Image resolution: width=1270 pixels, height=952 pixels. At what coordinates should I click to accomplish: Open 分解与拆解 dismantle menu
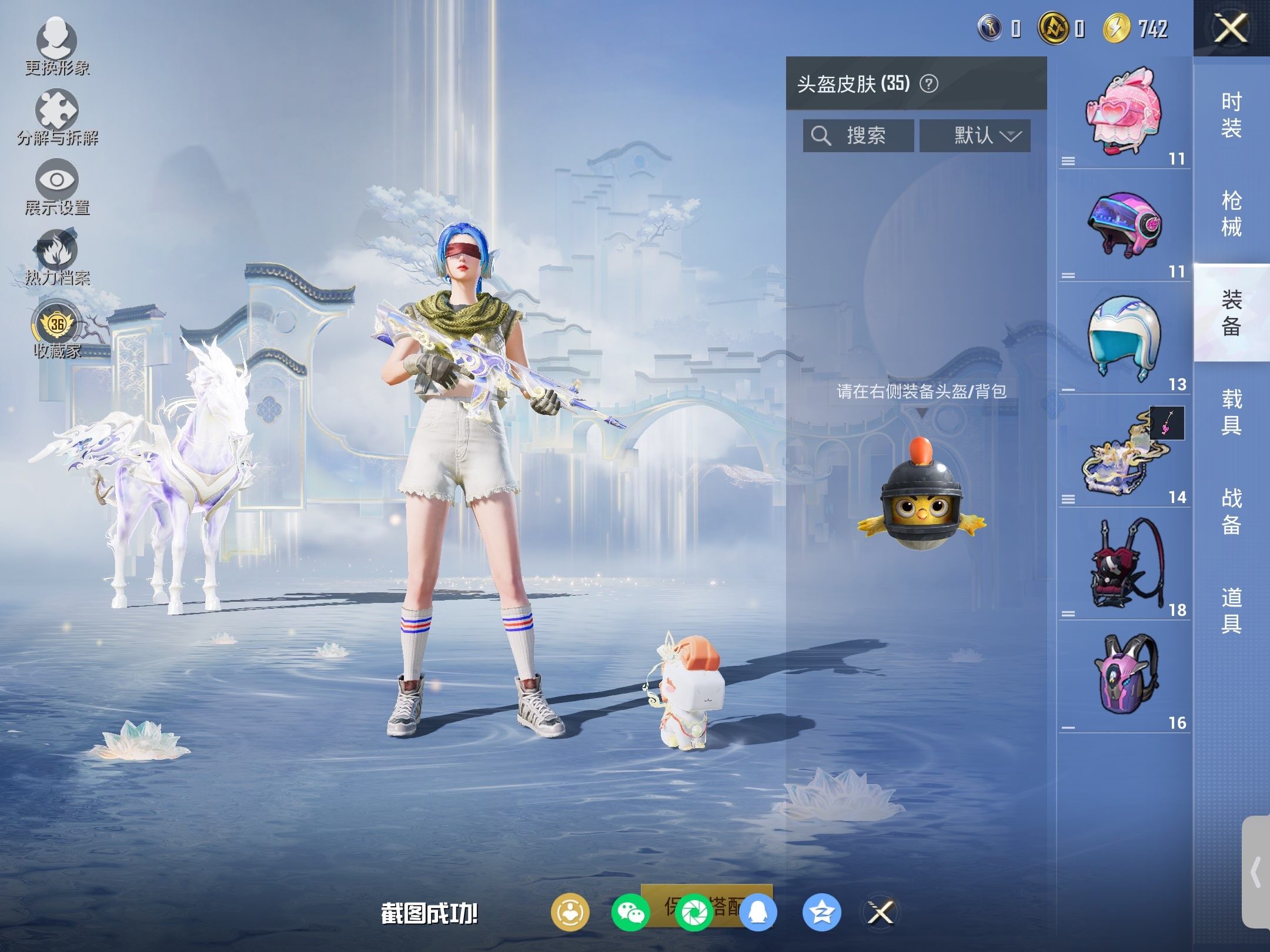(57, 116)
